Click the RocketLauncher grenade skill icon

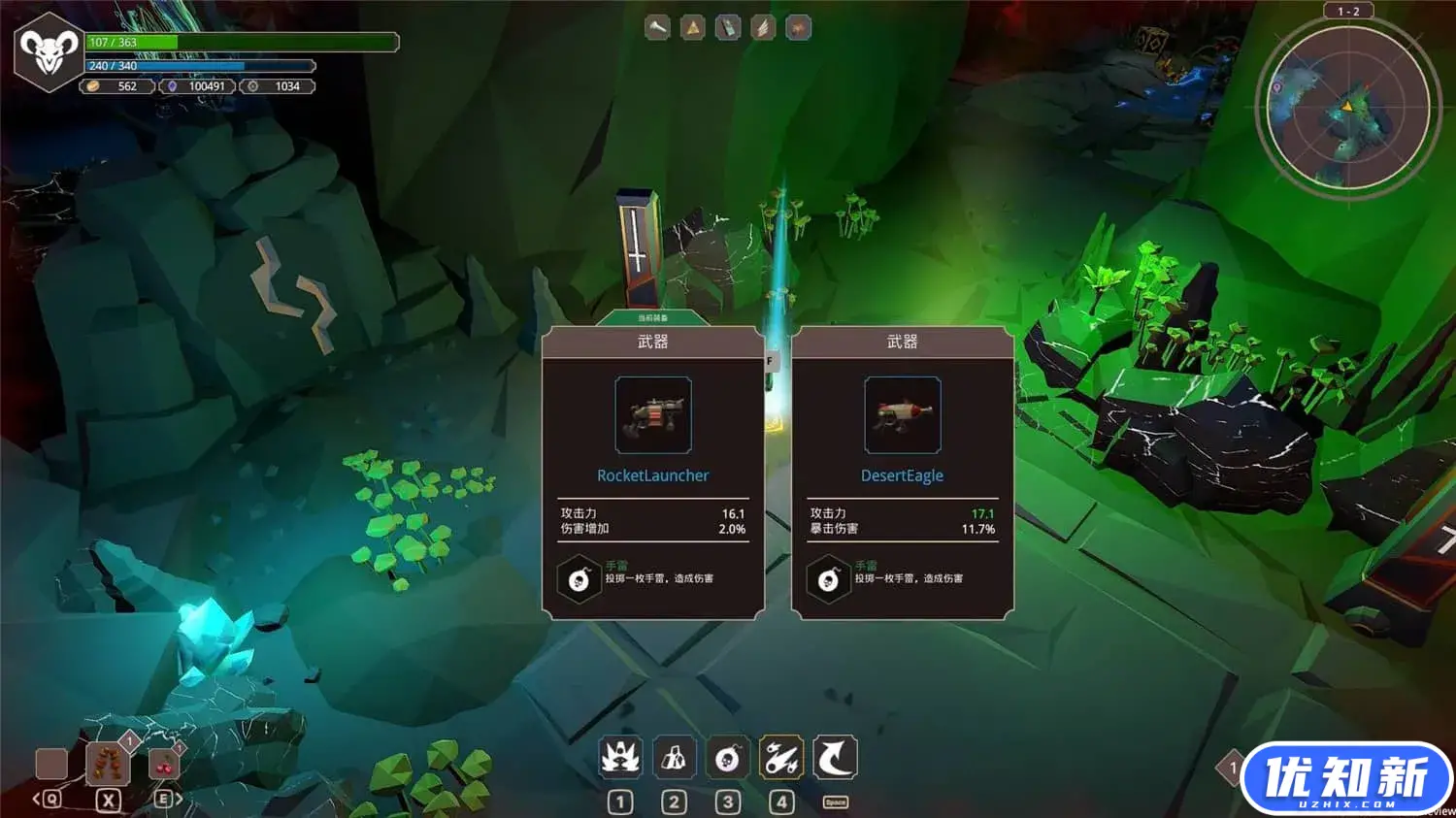click(579, 579)
